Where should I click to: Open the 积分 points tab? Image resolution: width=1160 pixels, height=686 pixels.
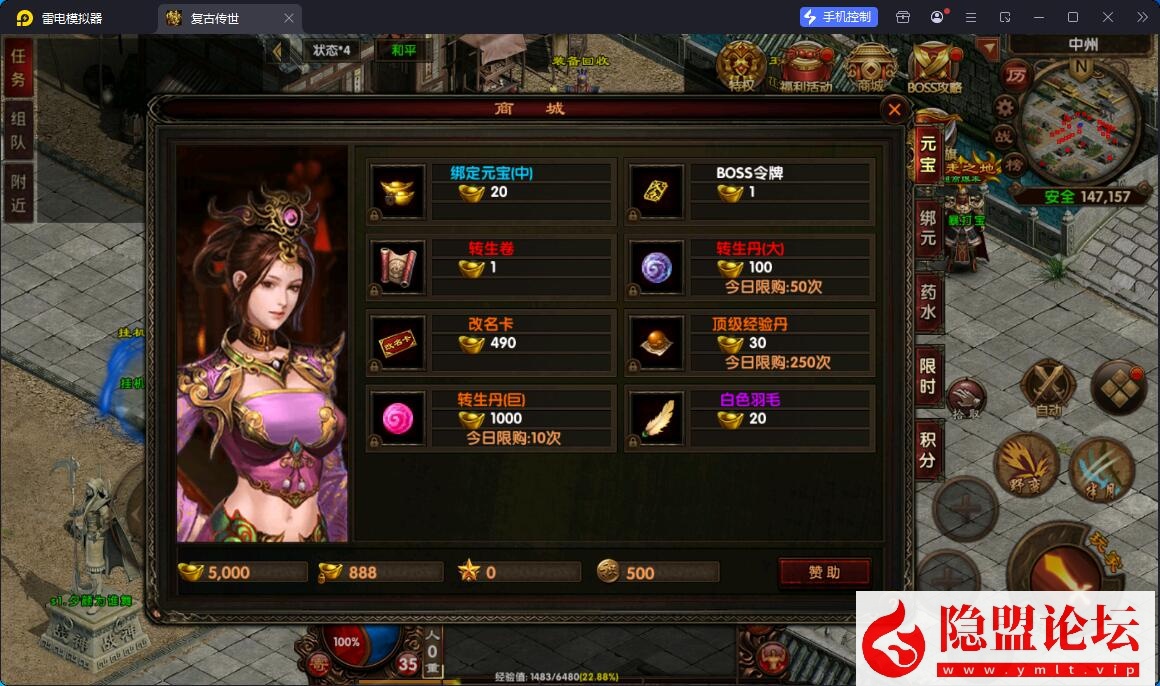[x=928, y=448]
